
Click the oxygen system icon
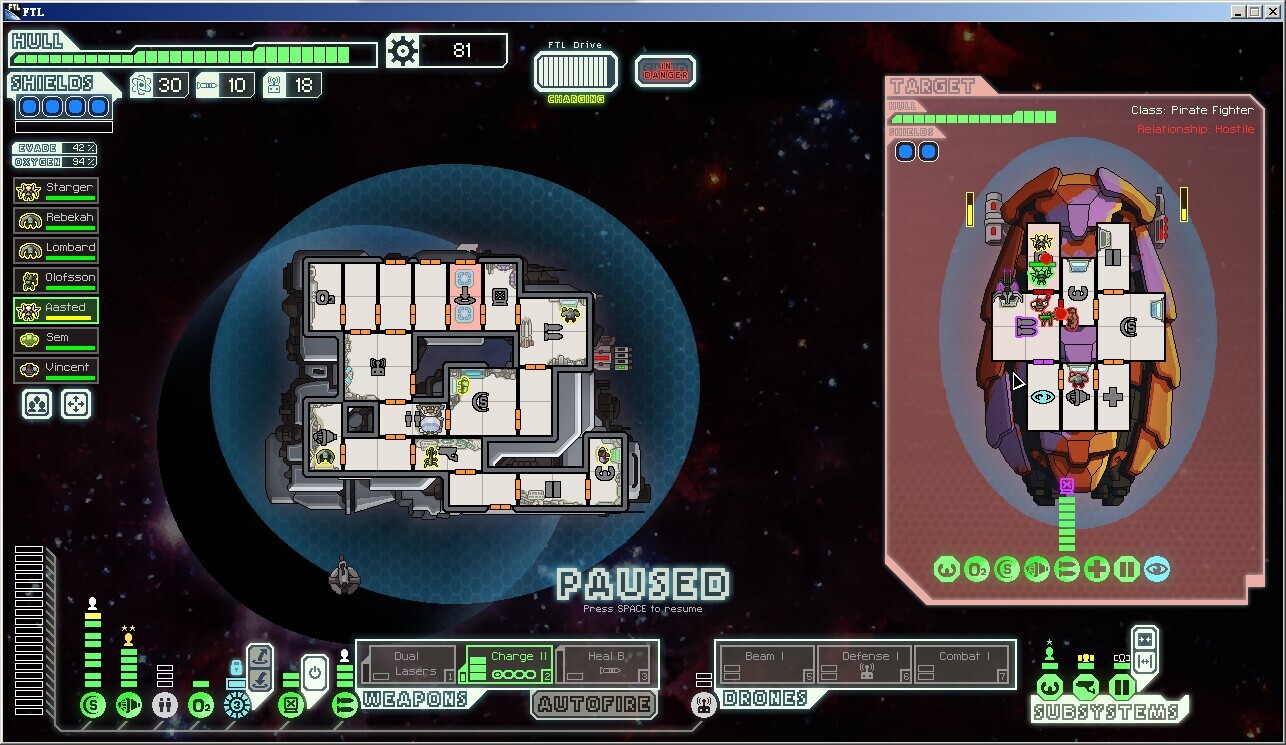(x=201, y=705)
